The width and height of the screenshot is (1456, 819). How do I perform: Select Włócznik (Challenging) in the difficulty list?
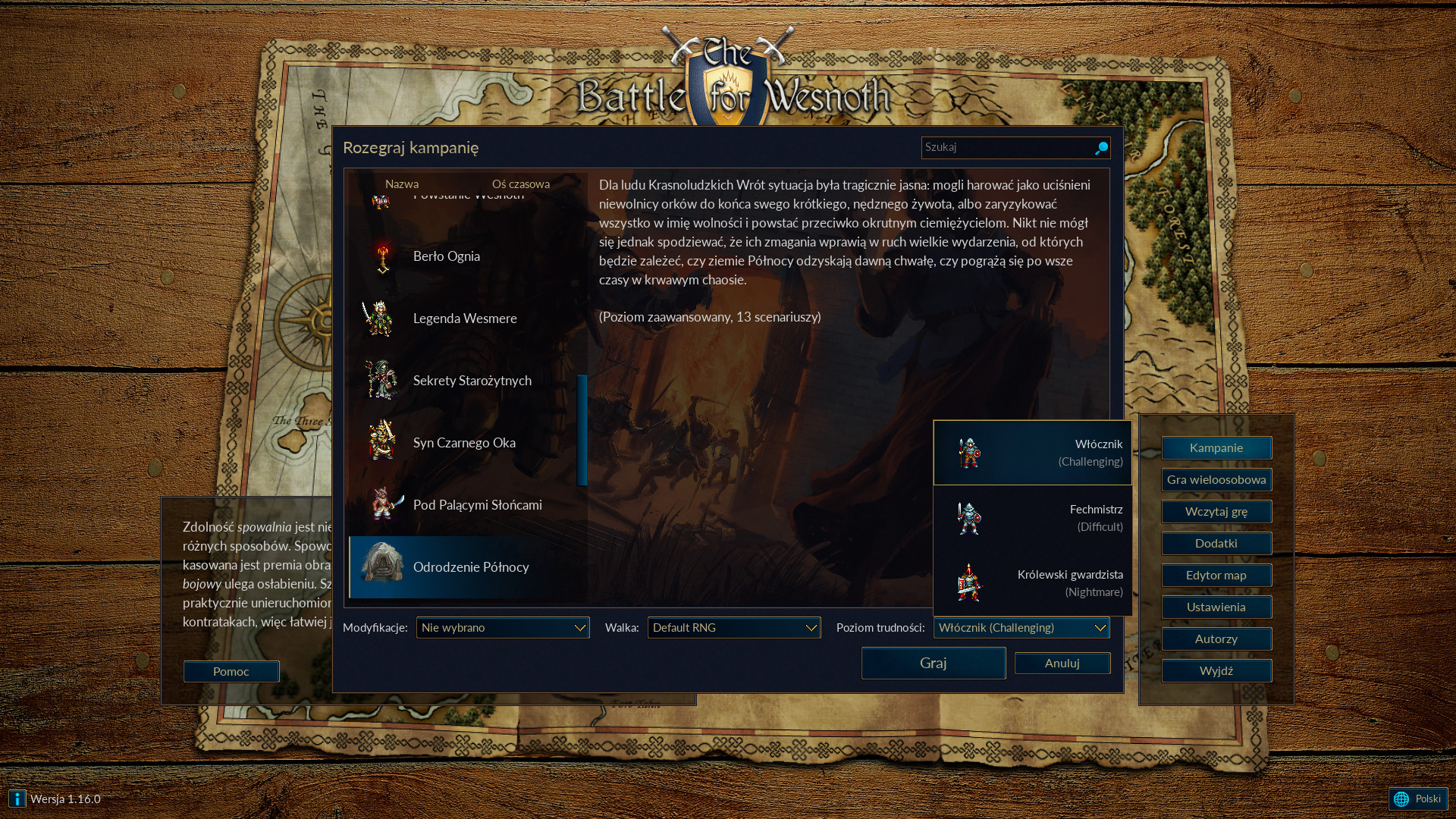tap(1032, 453)
